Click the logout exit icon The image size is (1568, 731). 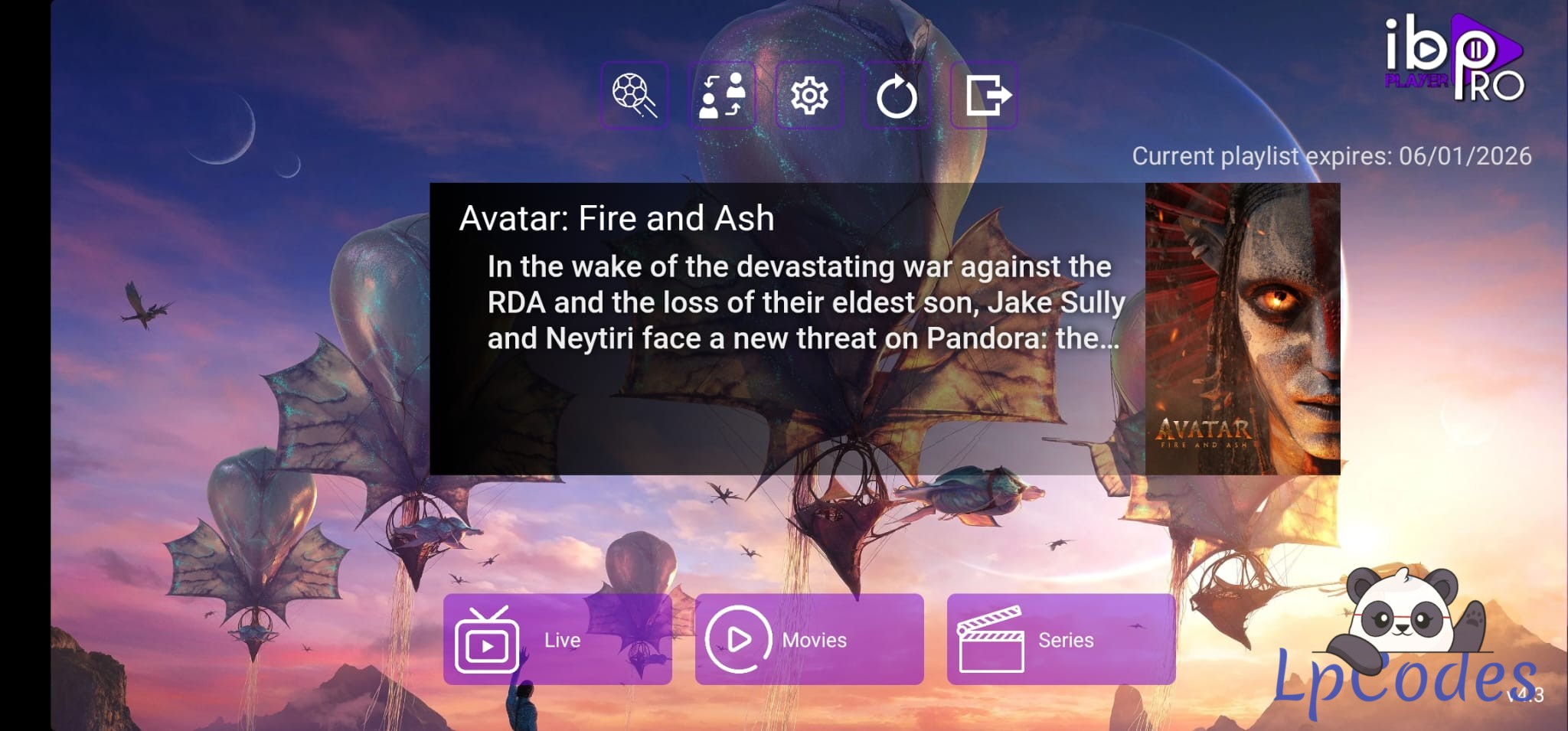[984, 96]
